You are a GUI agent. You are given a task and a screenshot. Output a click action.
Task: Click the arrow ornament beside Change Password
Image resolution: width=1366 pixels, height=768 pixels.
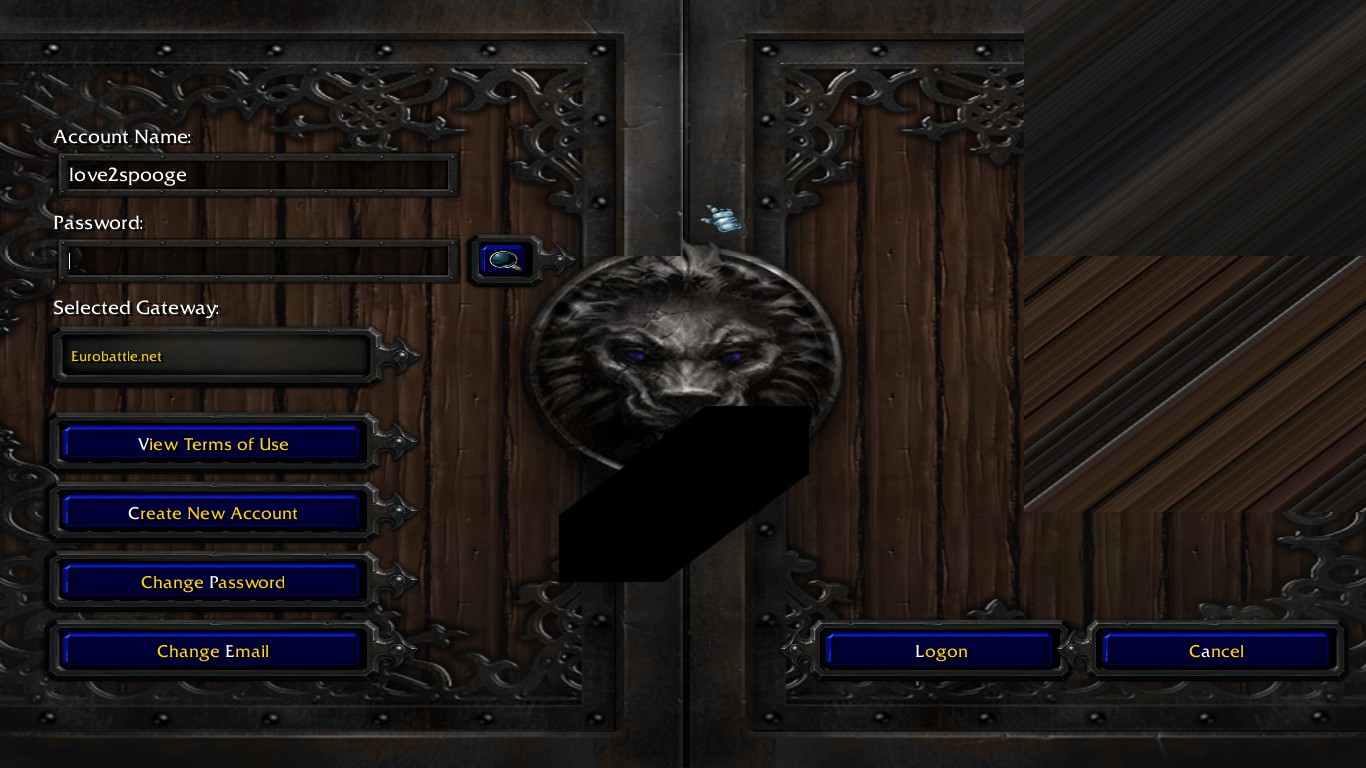pyautogui.click(x=396, y=581)
